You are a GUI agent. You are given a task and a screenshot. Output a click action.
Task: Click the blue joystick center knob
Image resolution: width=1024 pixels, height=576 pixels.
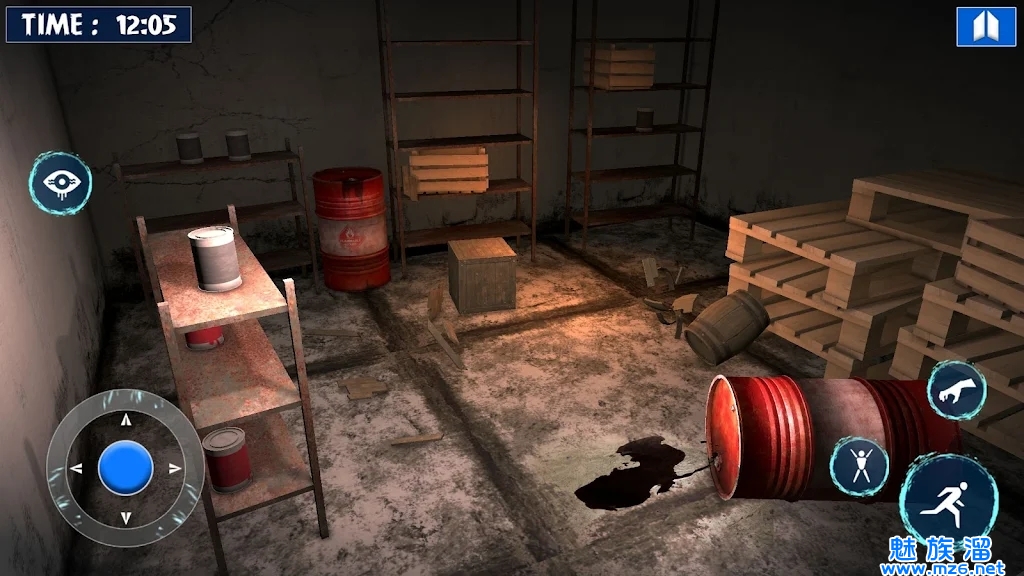click(x=126, y=468)
